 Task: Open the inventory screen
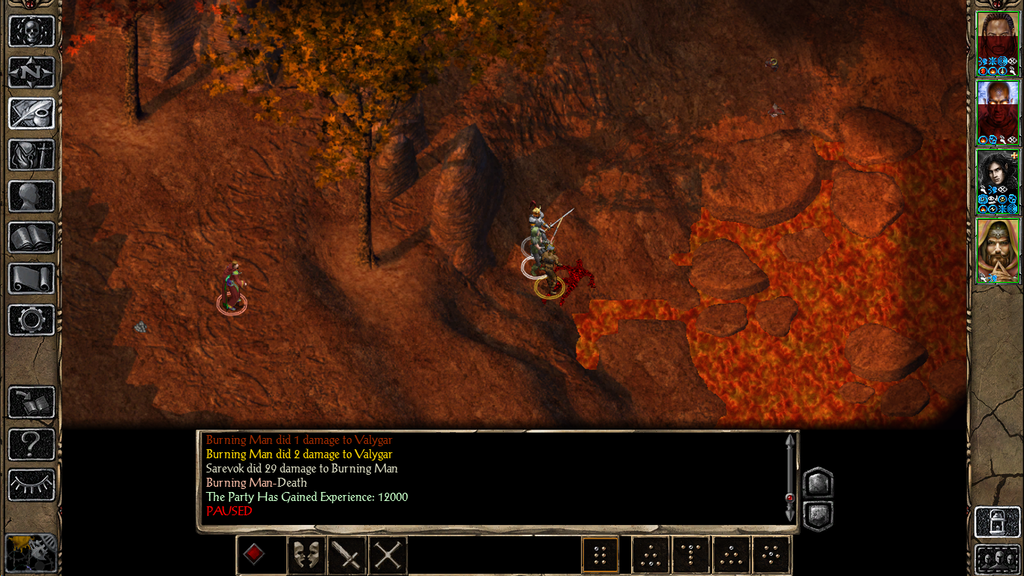click(31, 154)
